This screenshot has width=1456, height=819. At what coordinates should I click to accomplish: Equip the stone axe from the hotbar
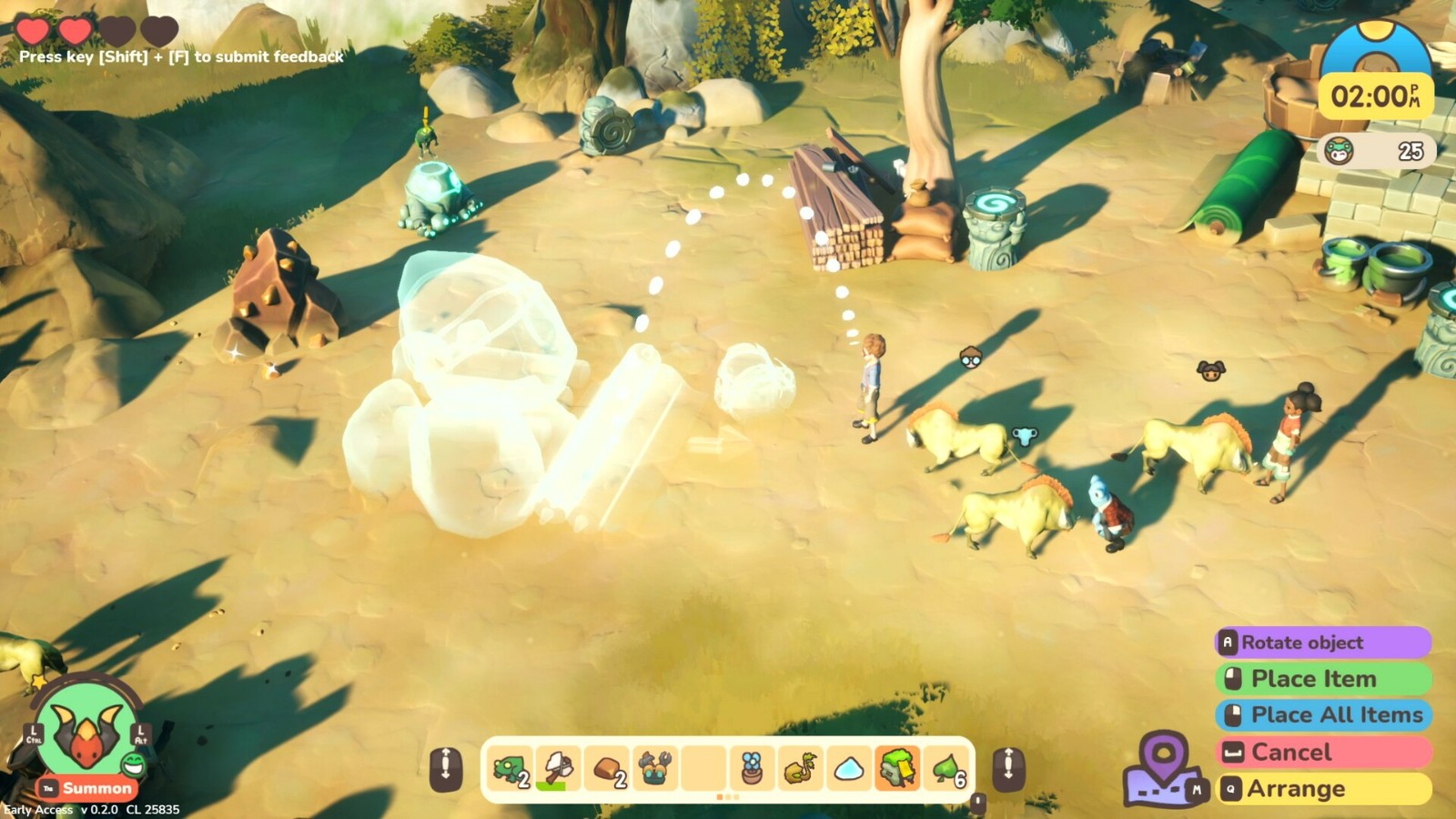[x=558, y=769]
